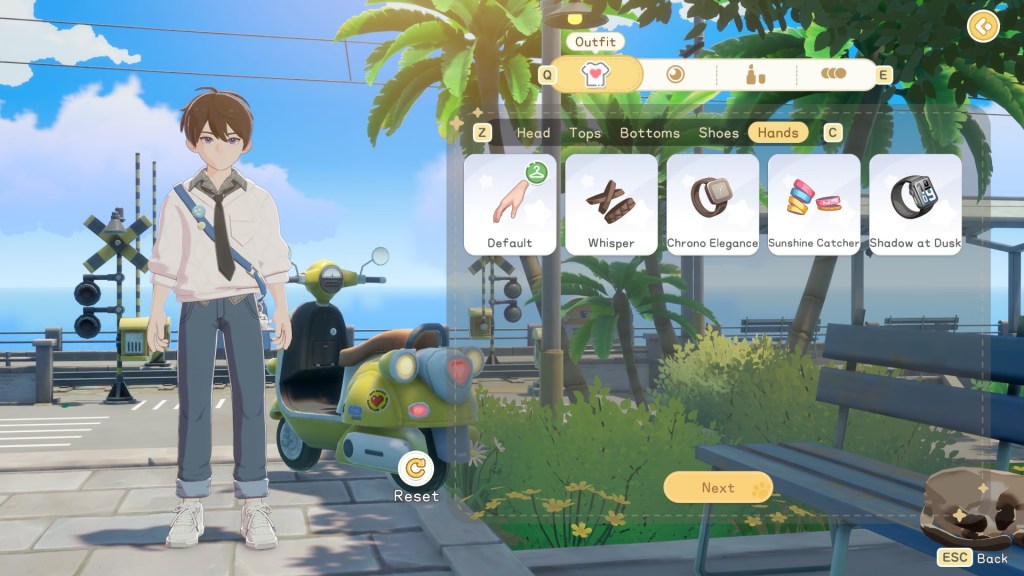The width and height of the screenshot is (1024, 576).
Task: Open the Outfit shirt tab
Action: coord(598,74)
